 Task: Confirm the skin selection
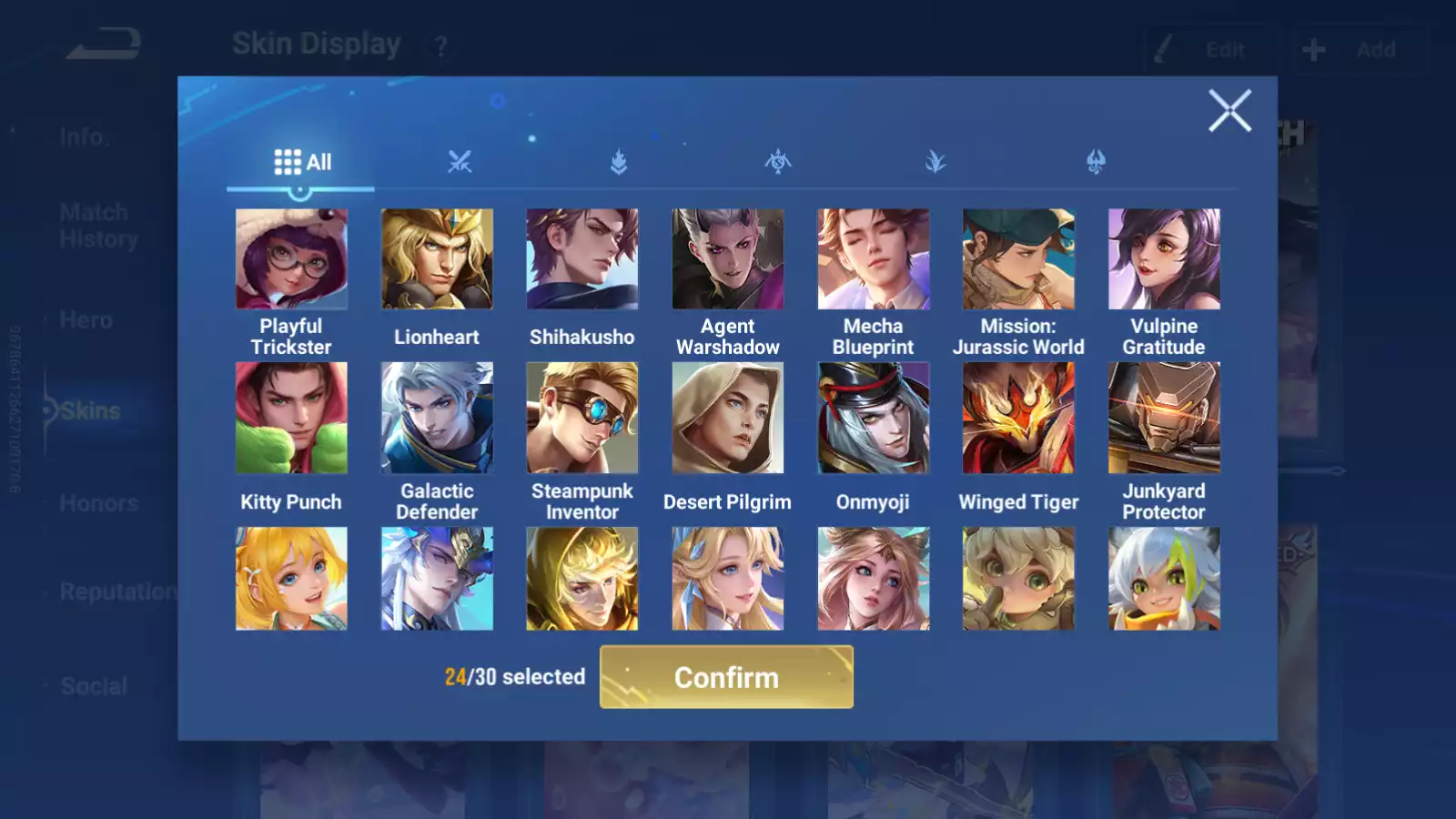tap(726, 677)
